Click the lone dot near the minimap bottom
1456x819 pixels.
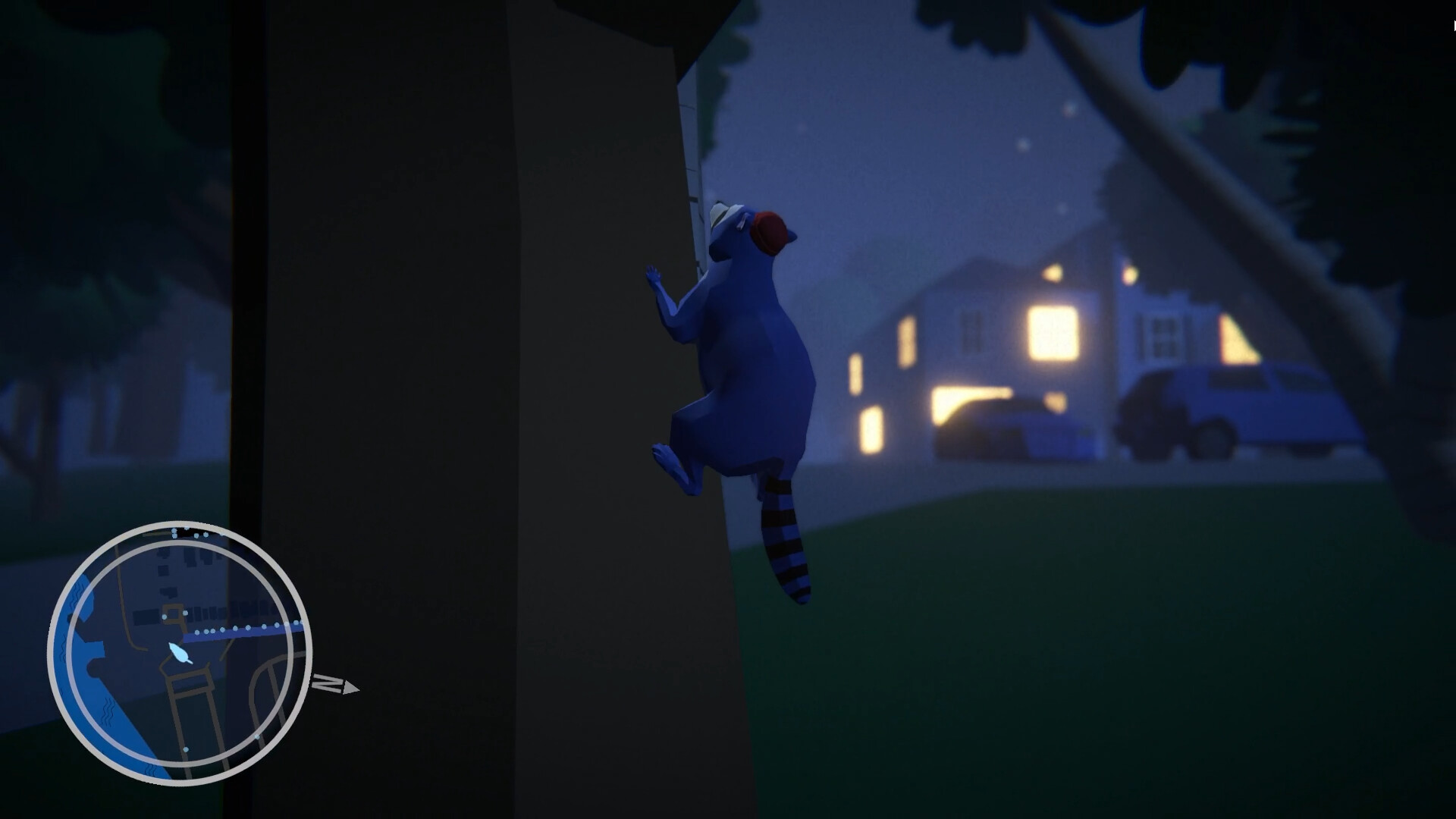[x=185, y=749]
